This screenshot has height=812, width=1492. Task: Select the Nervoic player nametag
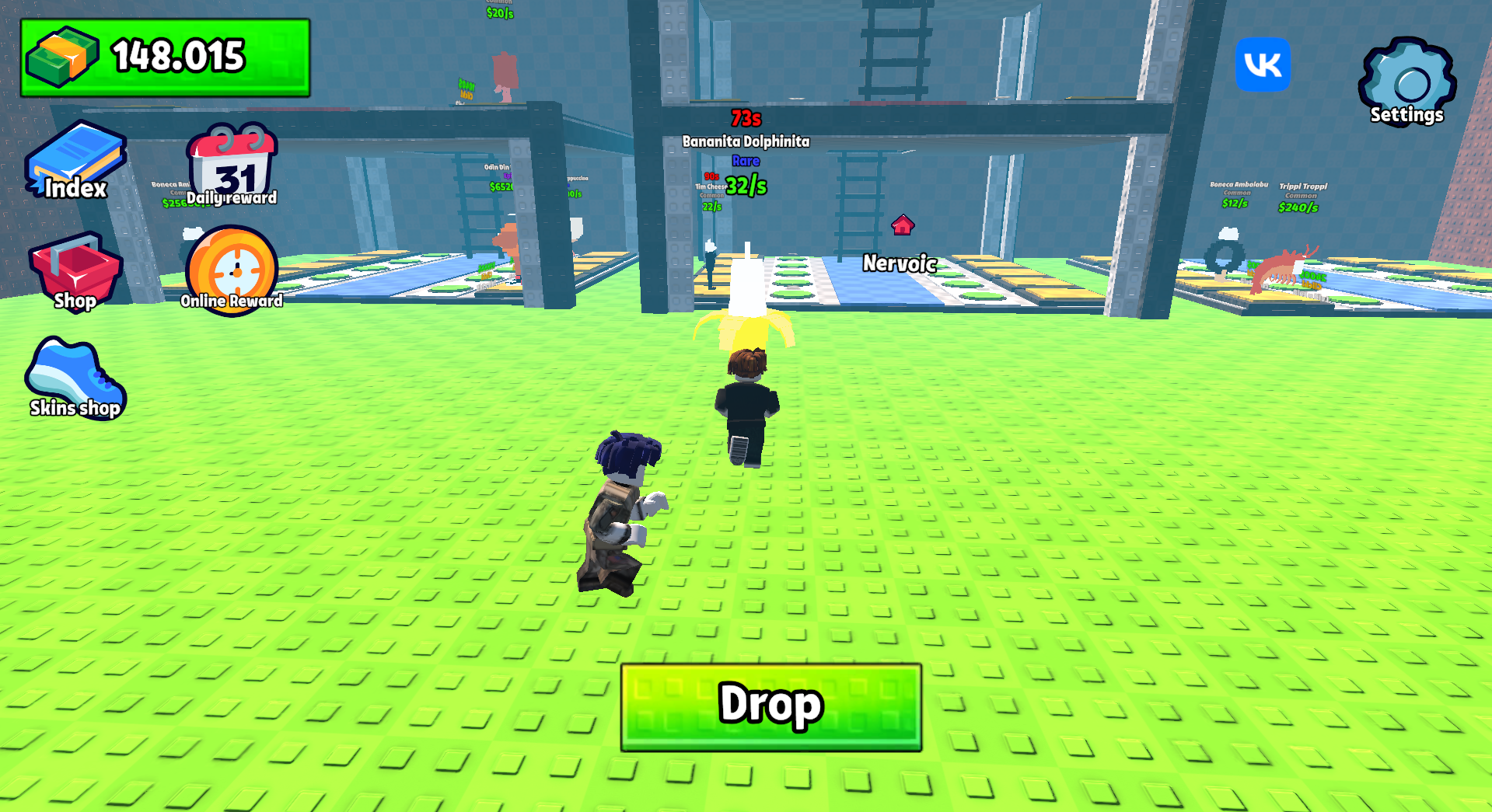(899, 264)
